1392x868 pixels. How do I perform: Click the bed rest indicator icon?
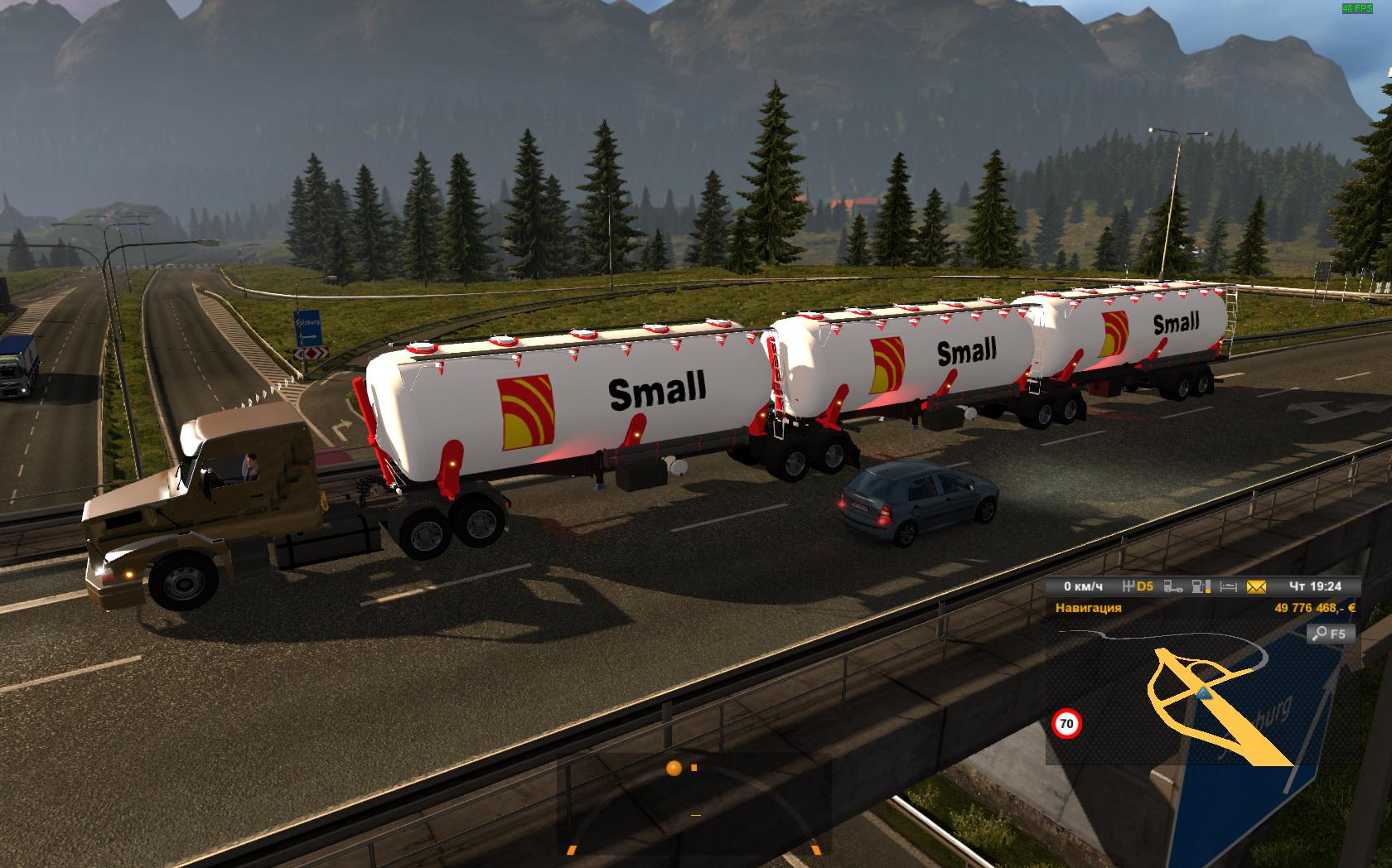[x=1228, y=586]
